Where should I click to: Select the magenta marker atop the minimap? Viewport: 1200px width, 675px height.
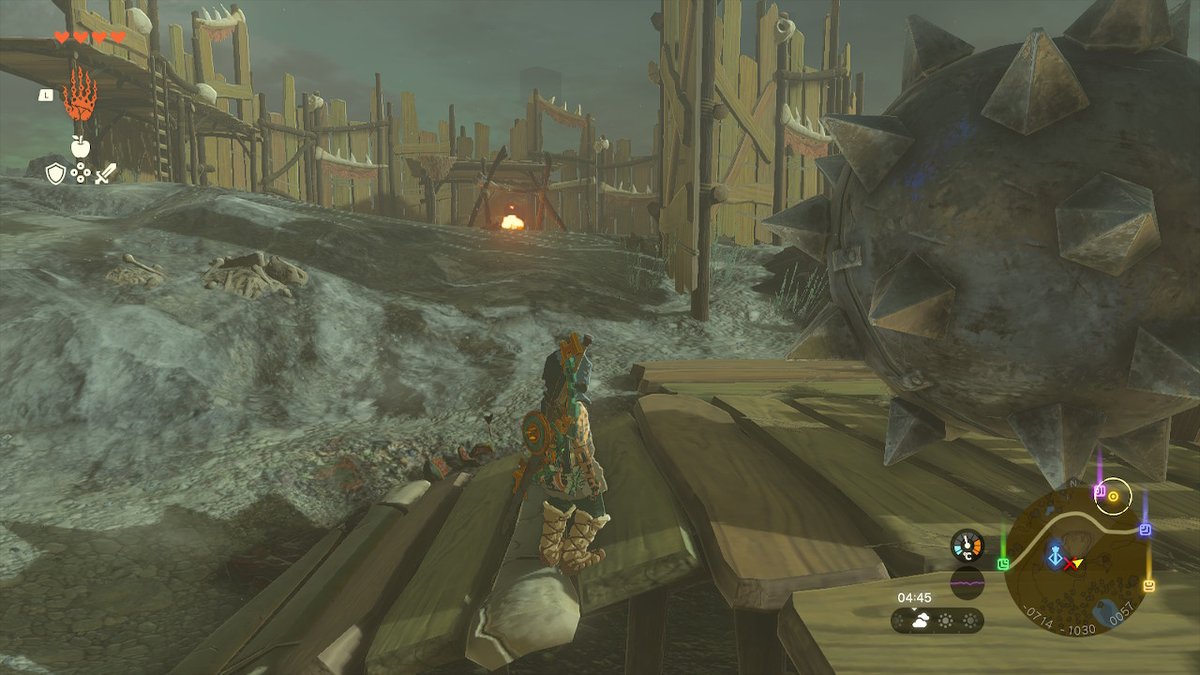coord(1099,492)
